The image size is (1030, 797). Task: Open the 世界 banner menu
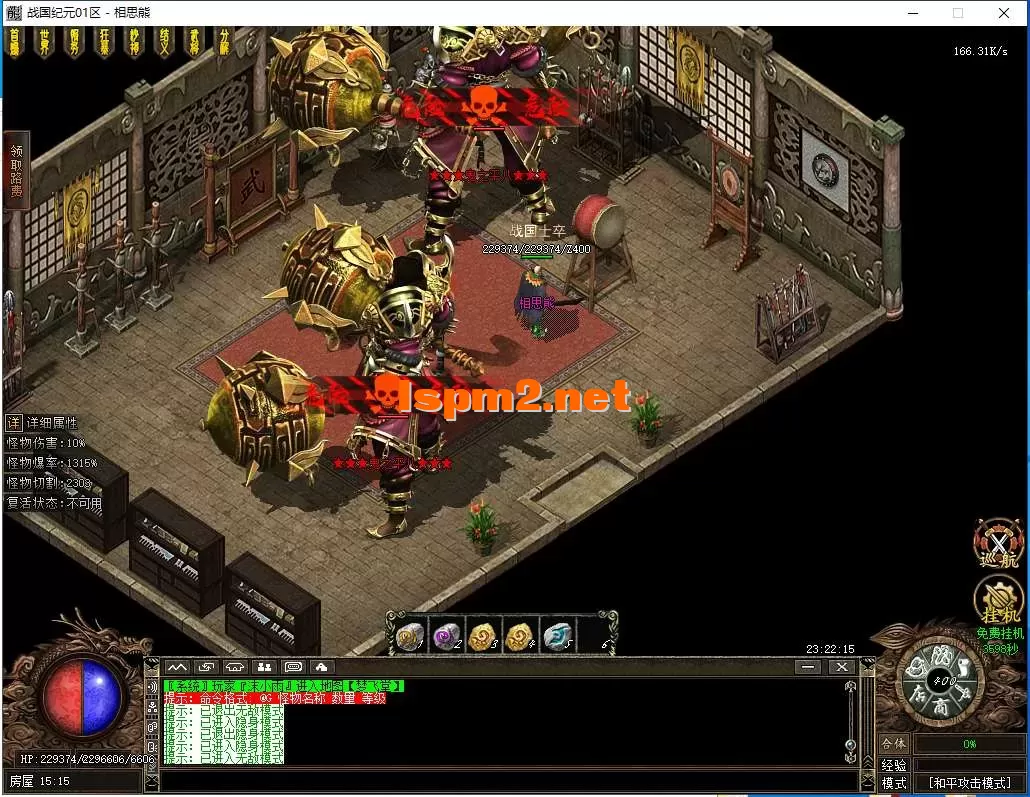point(44,43)
